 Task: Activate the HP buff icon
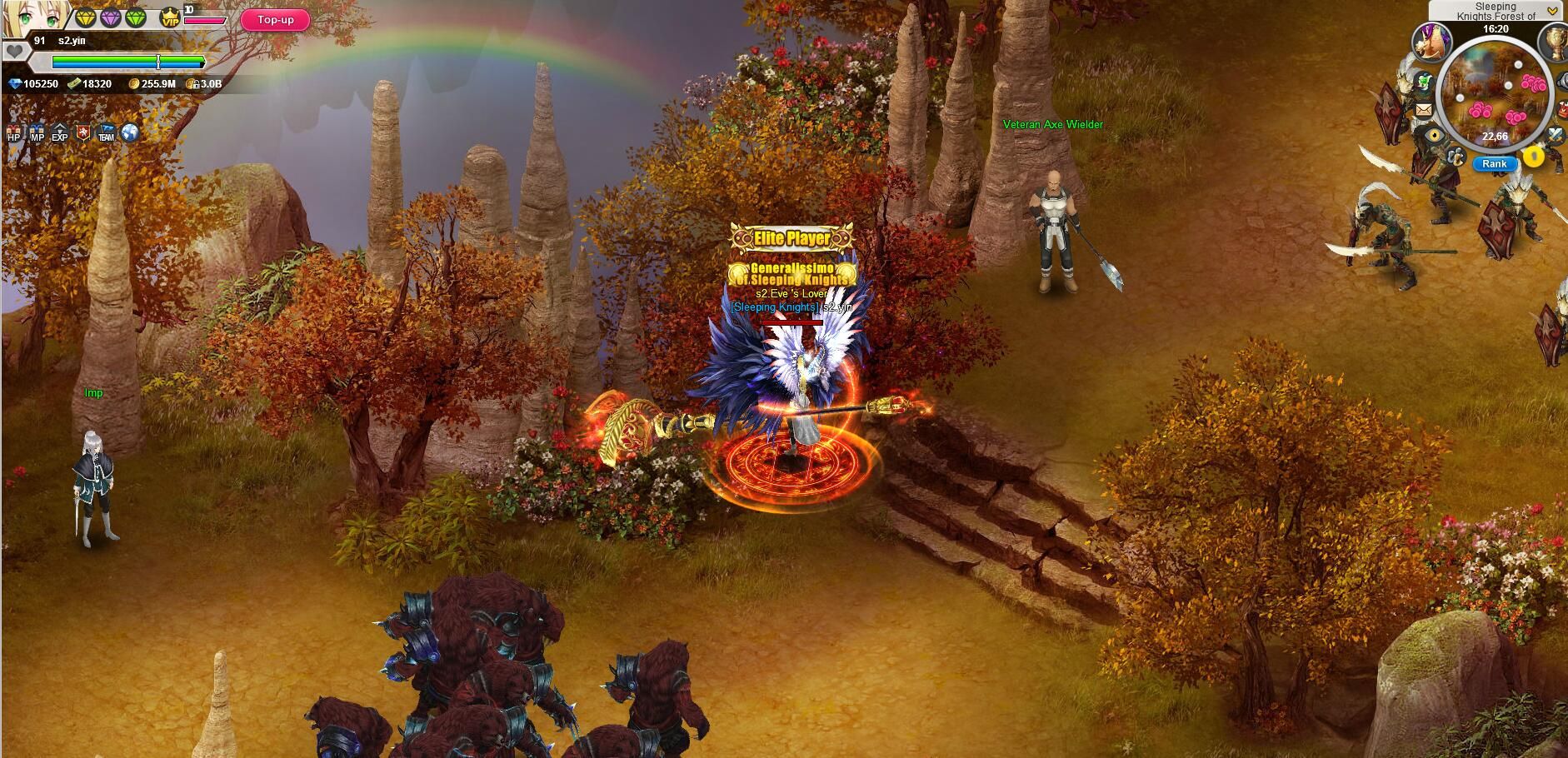point(14,134)
